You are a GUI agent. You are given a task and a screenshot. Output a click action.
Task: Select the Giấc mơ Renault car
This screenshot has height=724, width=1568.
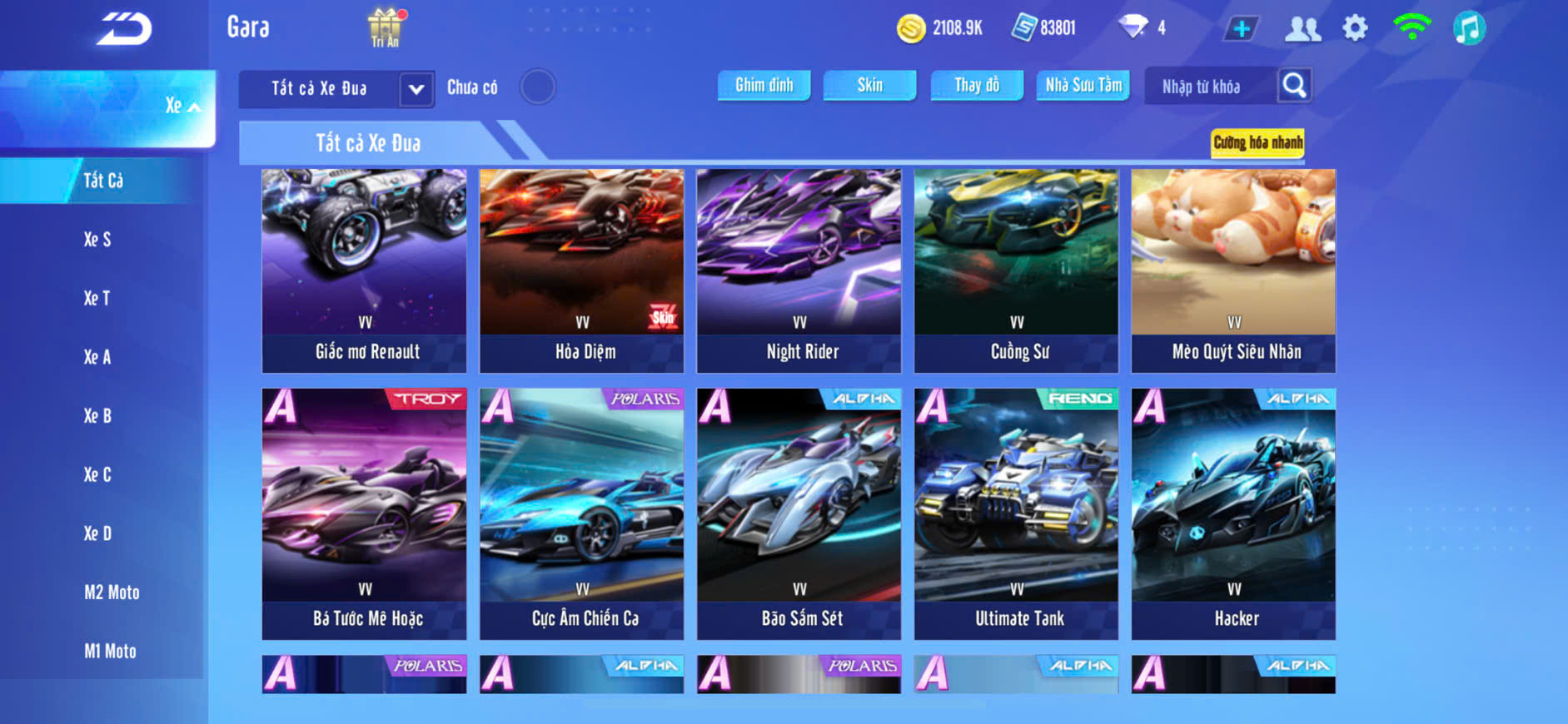pos(365,270)
